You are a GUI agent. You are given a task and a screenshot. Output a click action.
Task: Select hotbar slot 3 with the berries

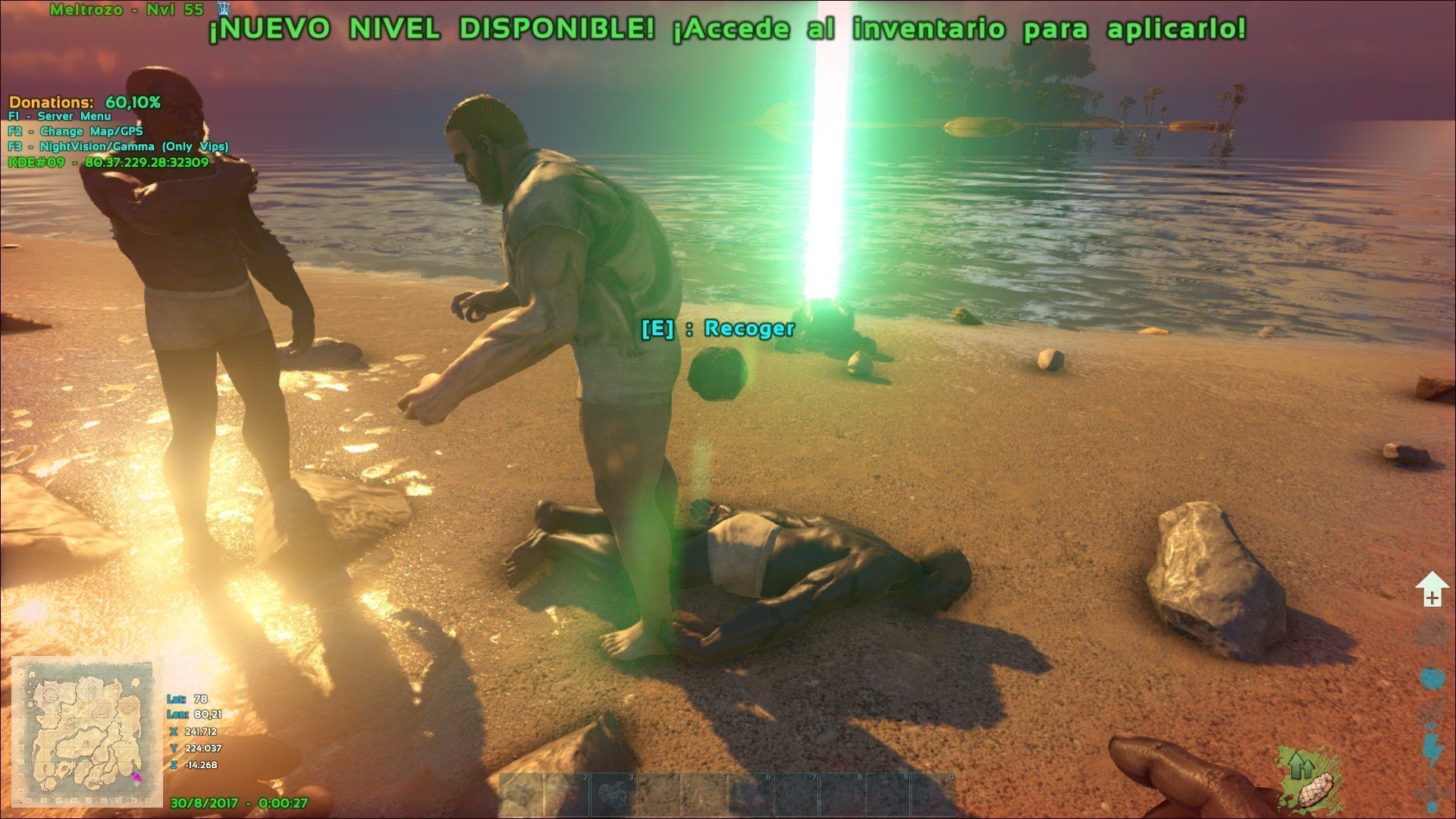point(613,794)
